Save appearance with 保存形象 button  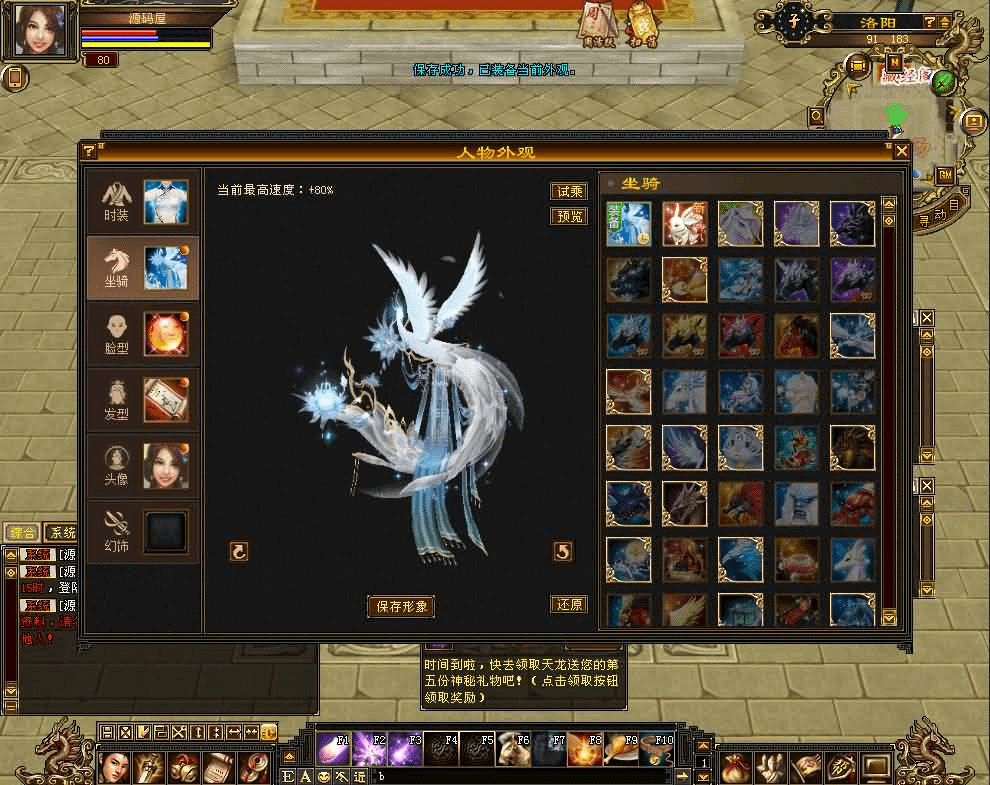click(x=401, y=606)
